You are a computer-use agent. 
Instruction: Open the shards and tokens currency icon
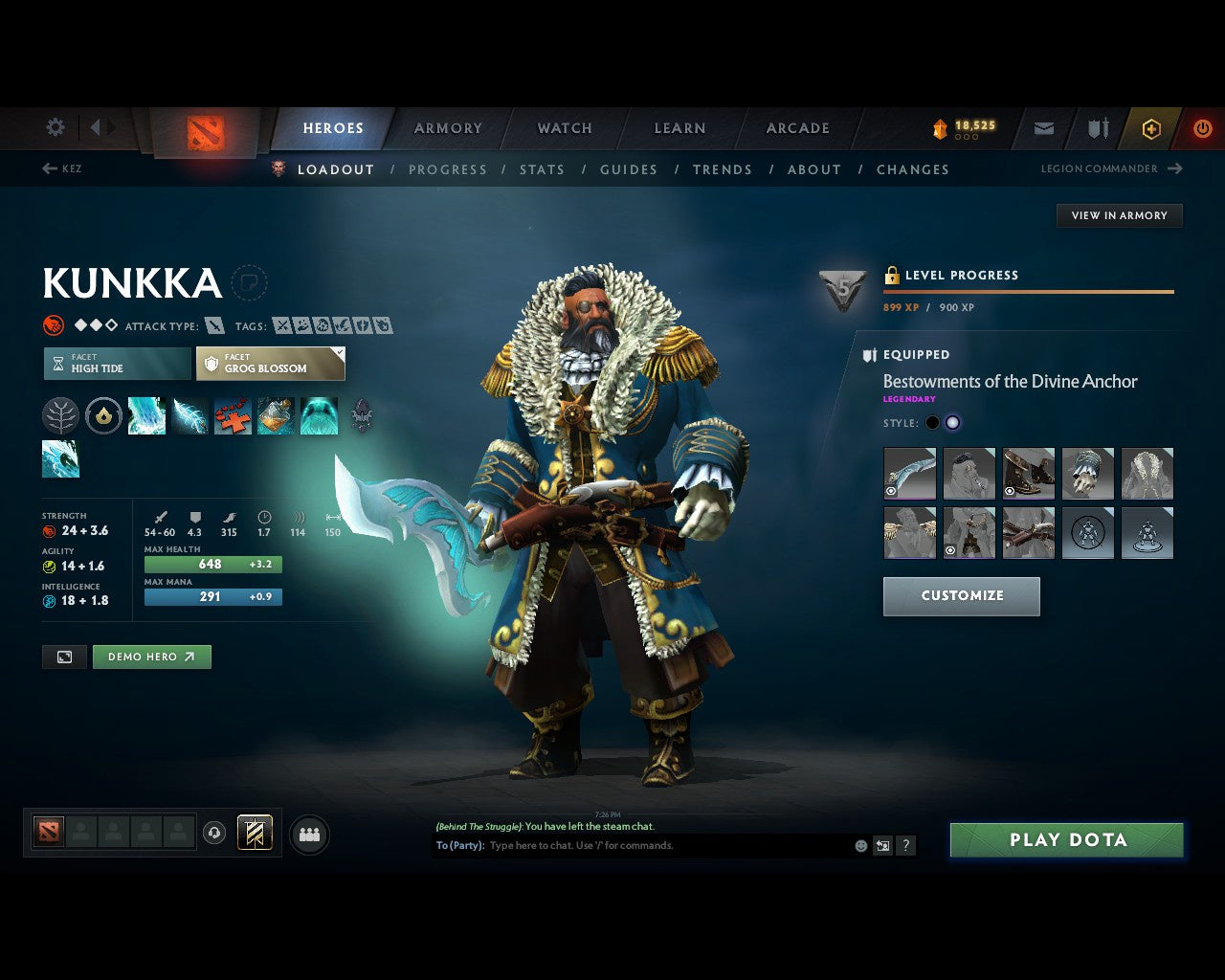click(x=941, y=128)
